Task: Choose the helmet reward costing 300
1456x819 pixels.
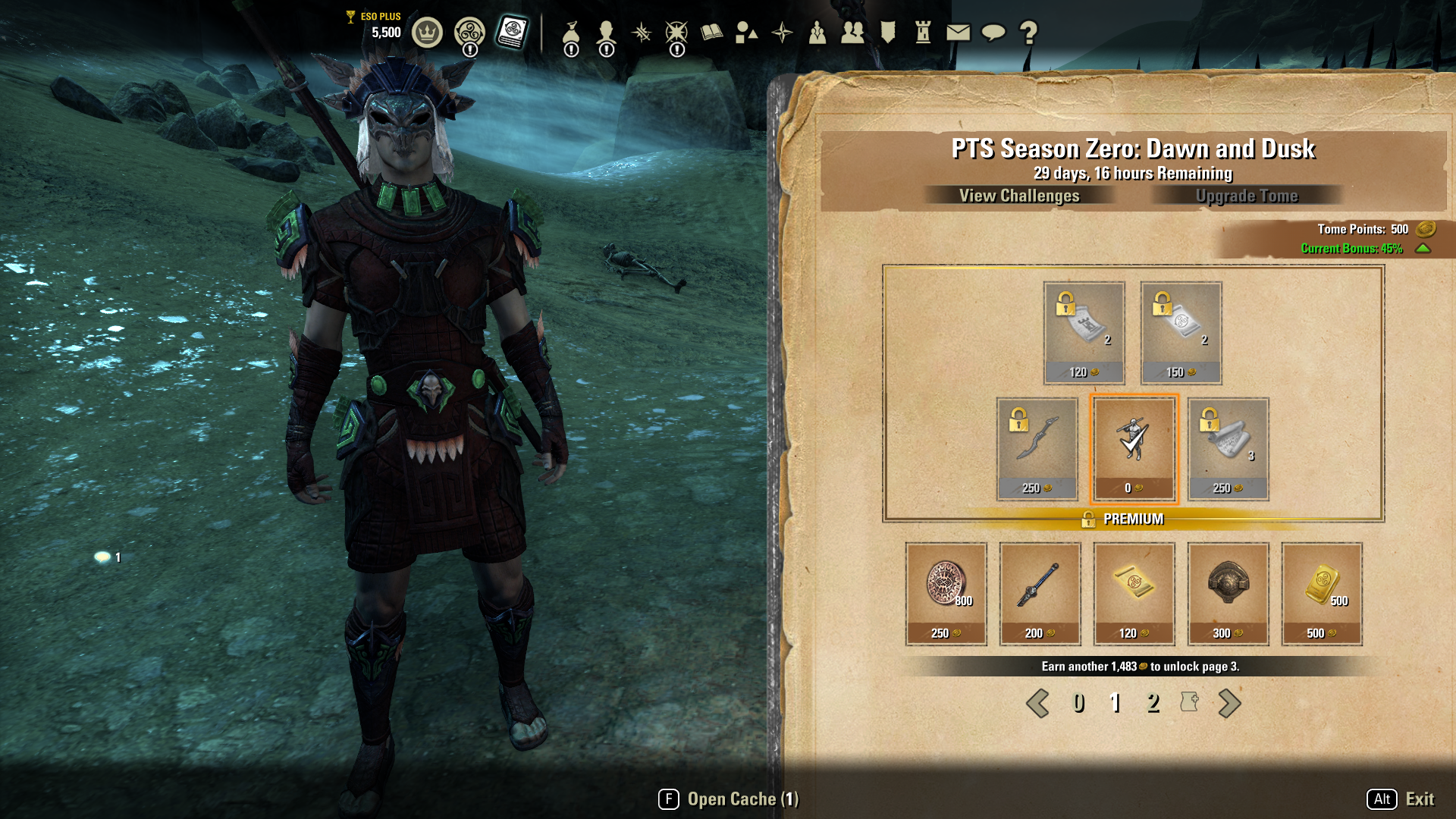Action: coord(1228,593)
